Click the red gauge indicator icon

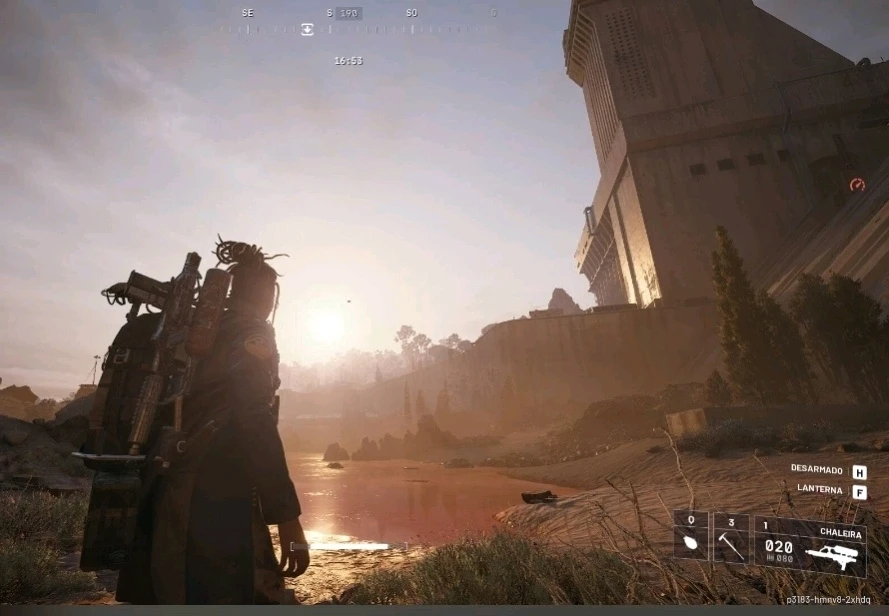point(857,185)
